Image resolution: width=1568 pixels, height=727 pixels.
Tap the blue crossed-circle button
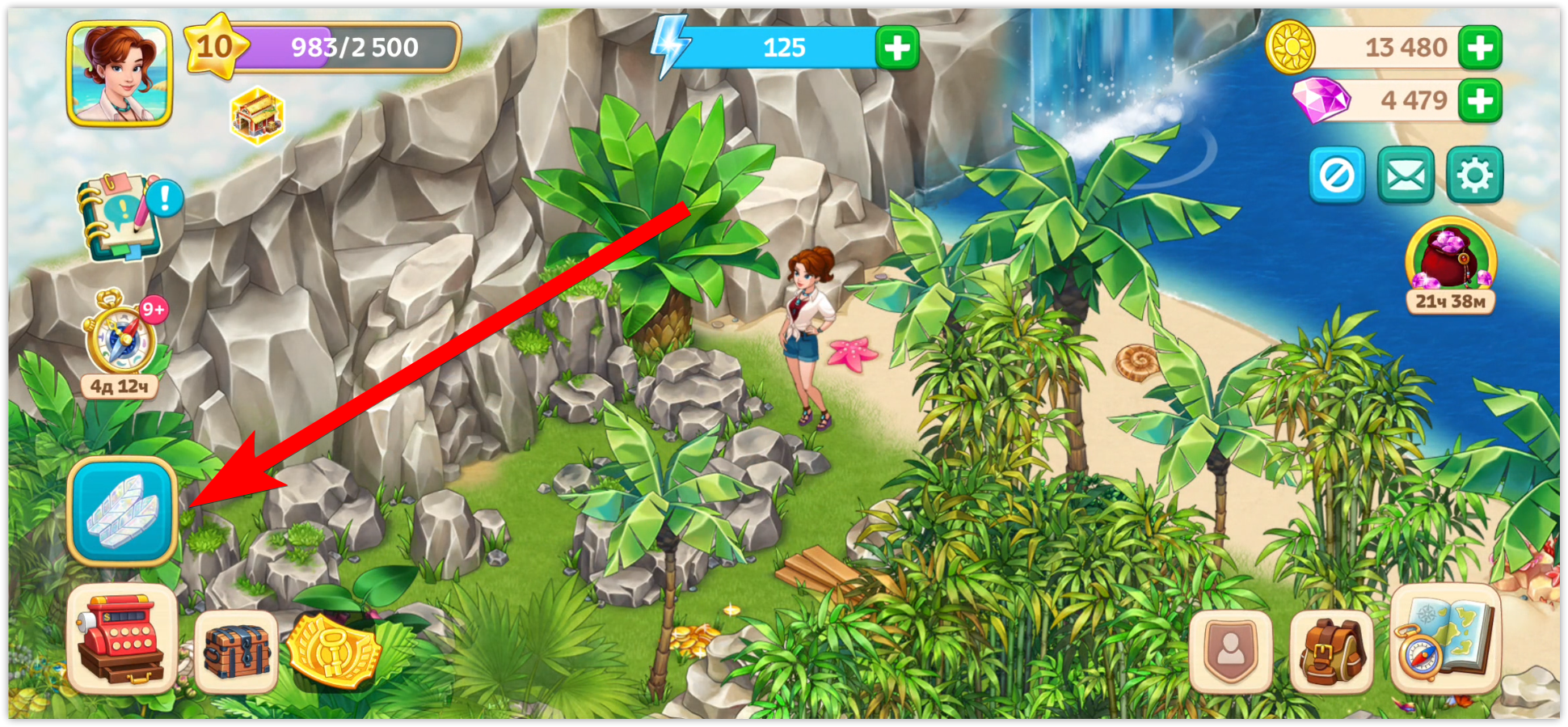pyautogui.click(x=1337, y=175)
